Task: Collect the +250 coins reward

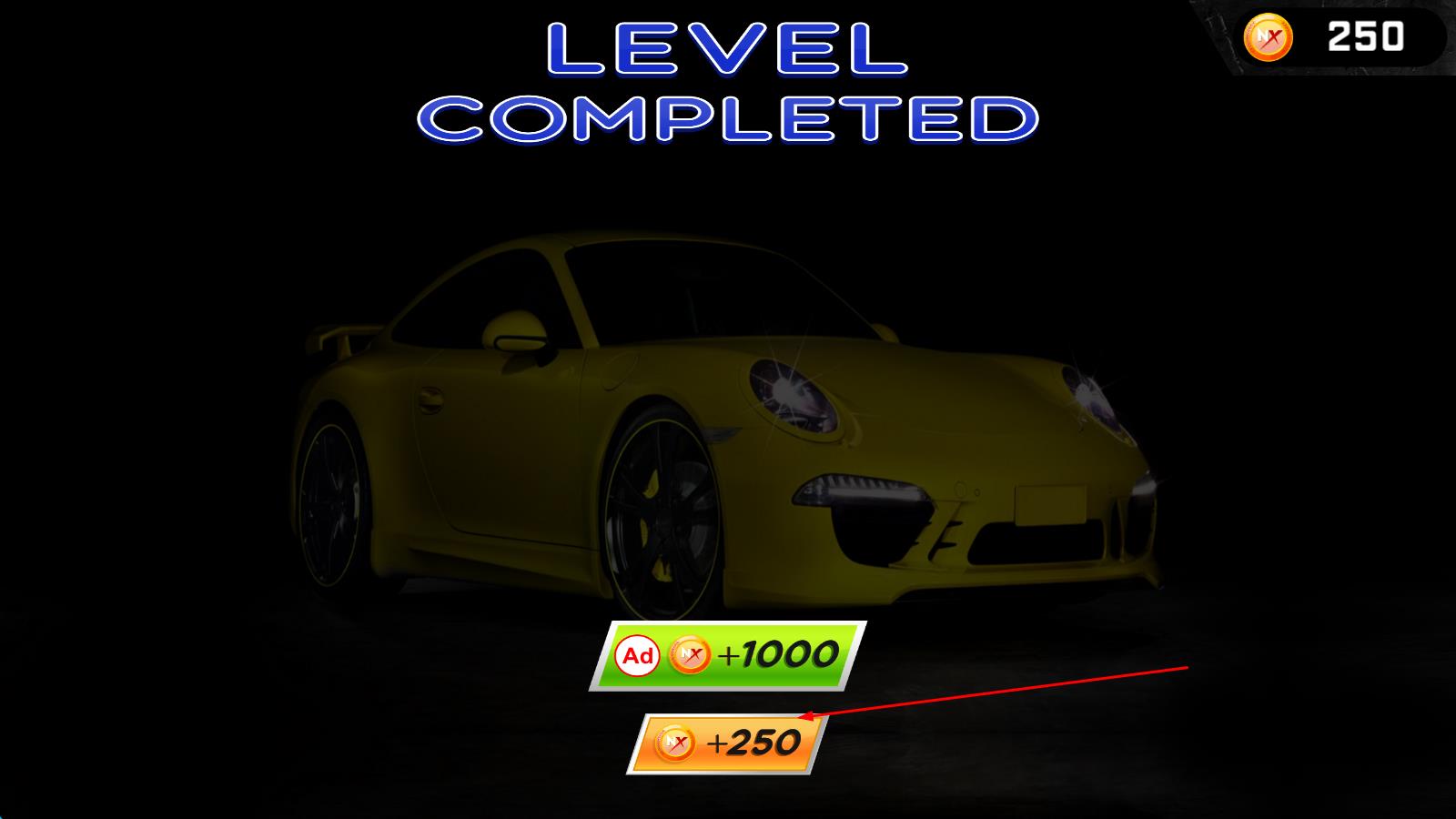Action: point(726,743)
